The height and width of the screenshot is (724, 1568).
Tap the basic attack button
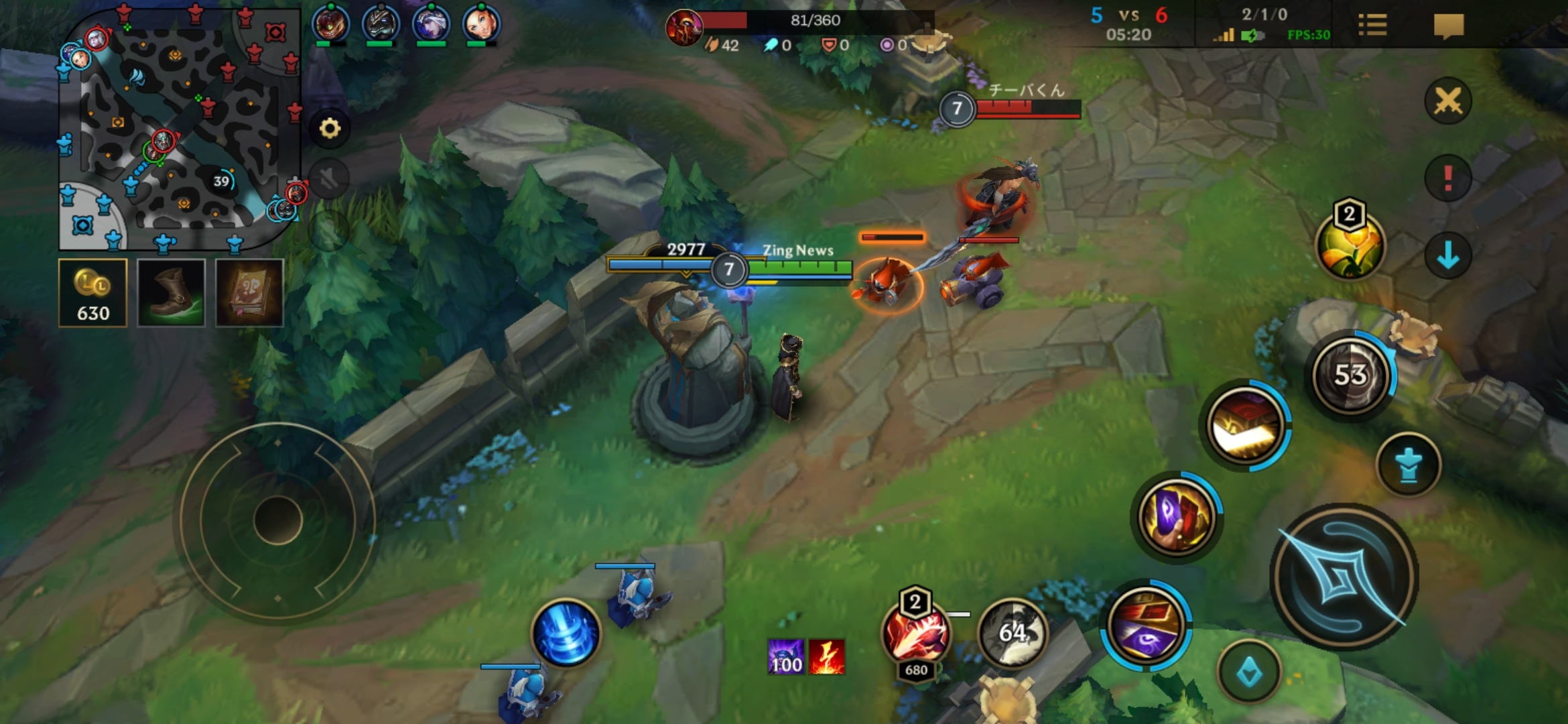1344,577
